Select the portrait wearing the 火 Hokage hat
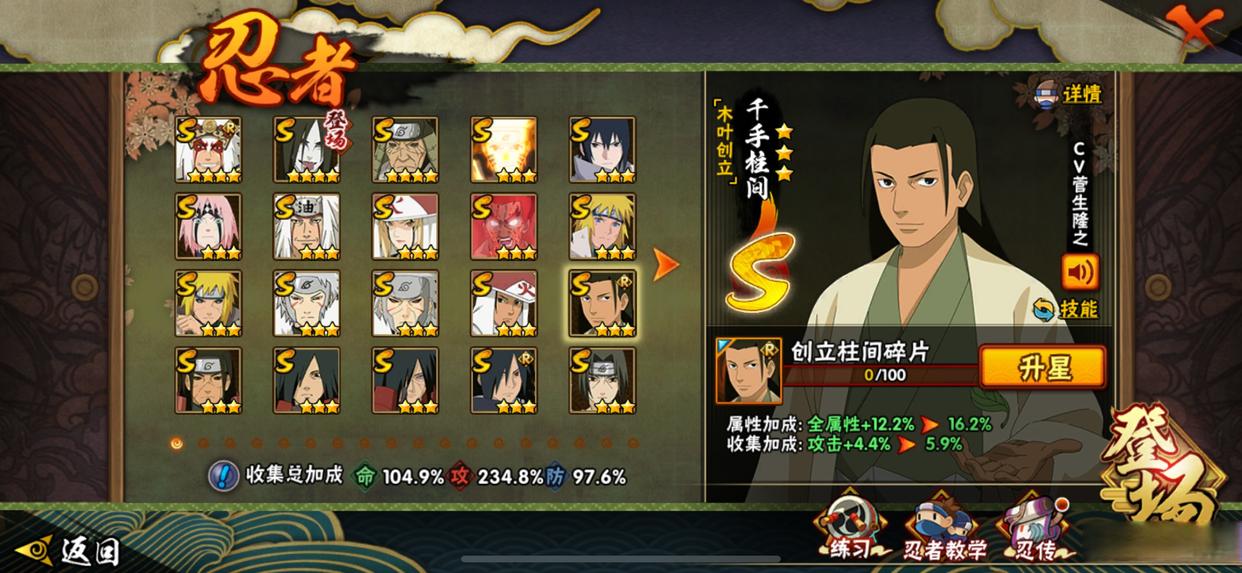This screenshot has height=573, width=1242. 504,303
